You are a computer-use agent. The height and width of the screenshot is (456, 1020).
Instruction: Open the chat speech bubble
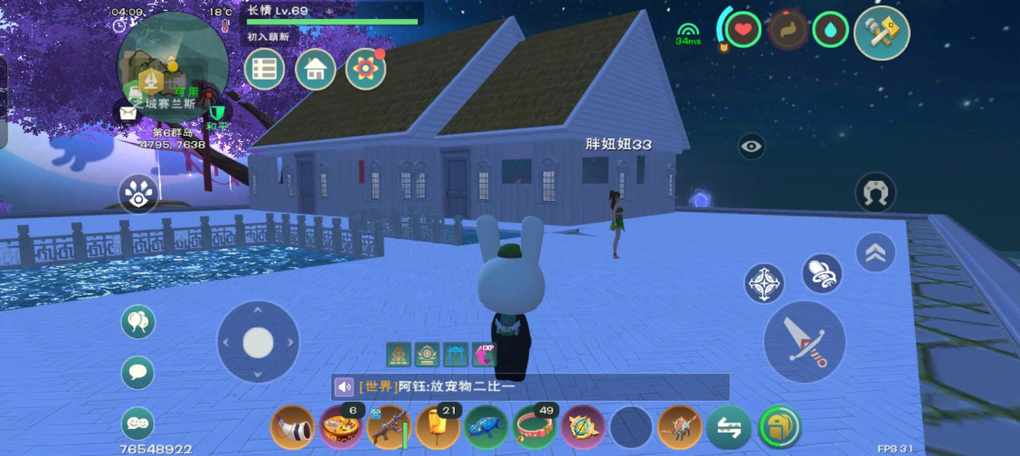point(138,372)
